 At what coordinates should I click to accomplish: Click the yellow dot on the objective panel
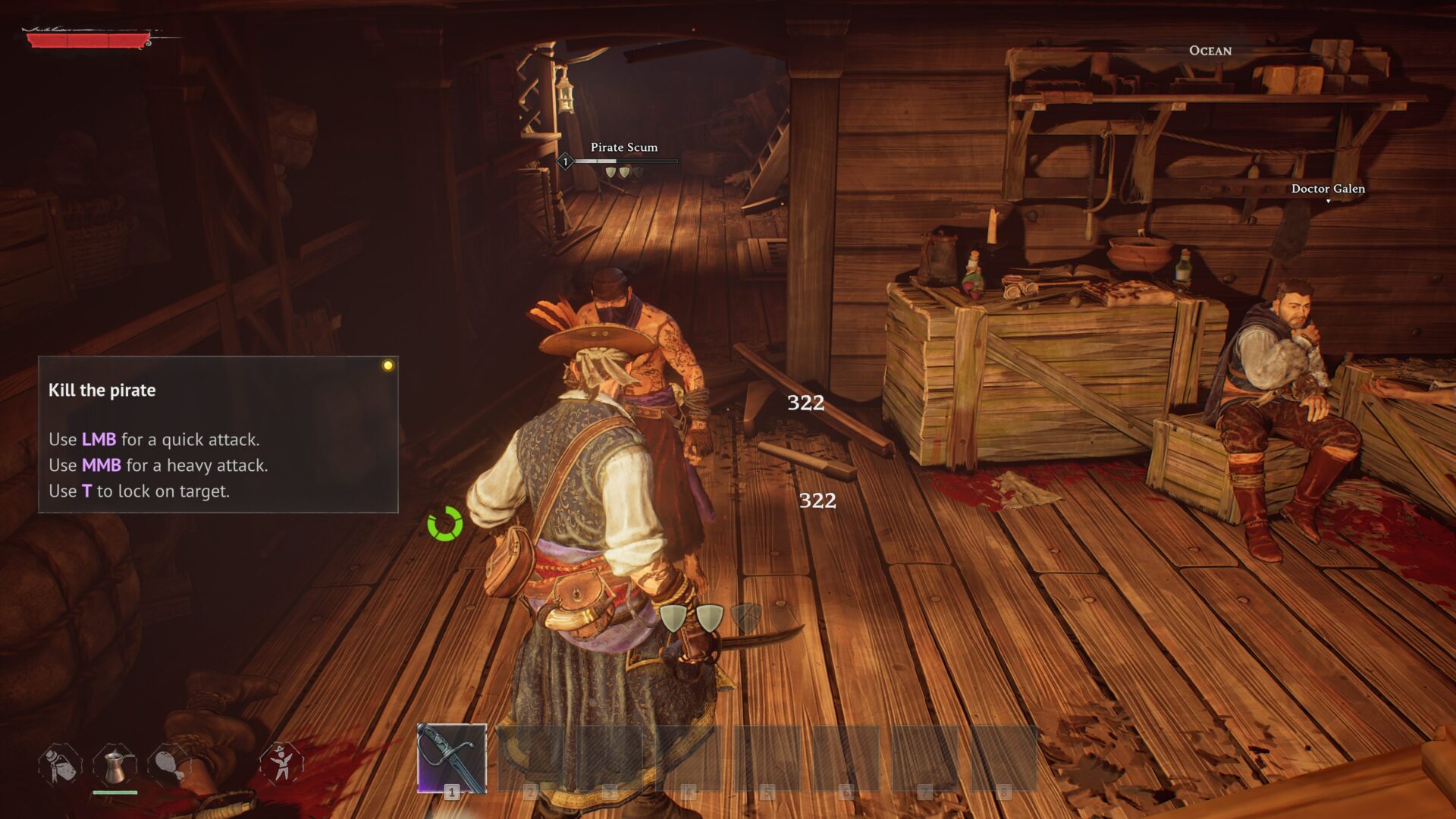388,366
